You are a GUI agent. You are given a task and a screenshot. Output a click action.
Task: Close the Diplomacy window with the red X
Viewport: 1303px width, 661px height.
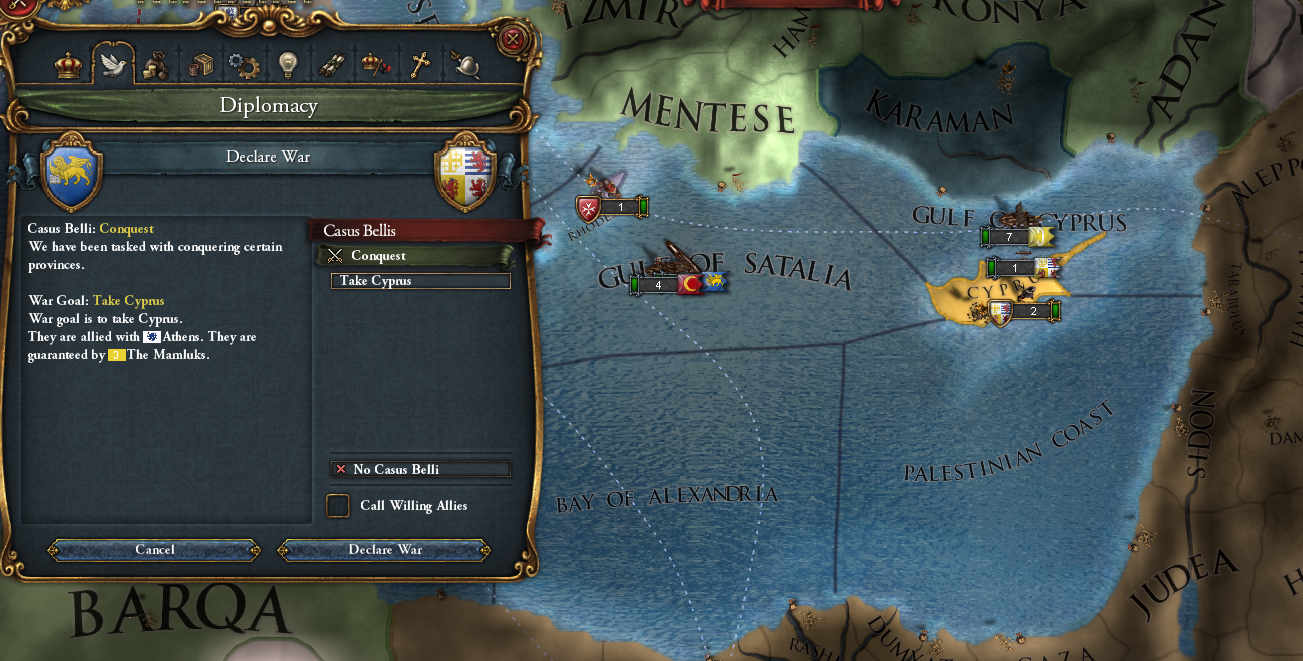pos(512,39)
